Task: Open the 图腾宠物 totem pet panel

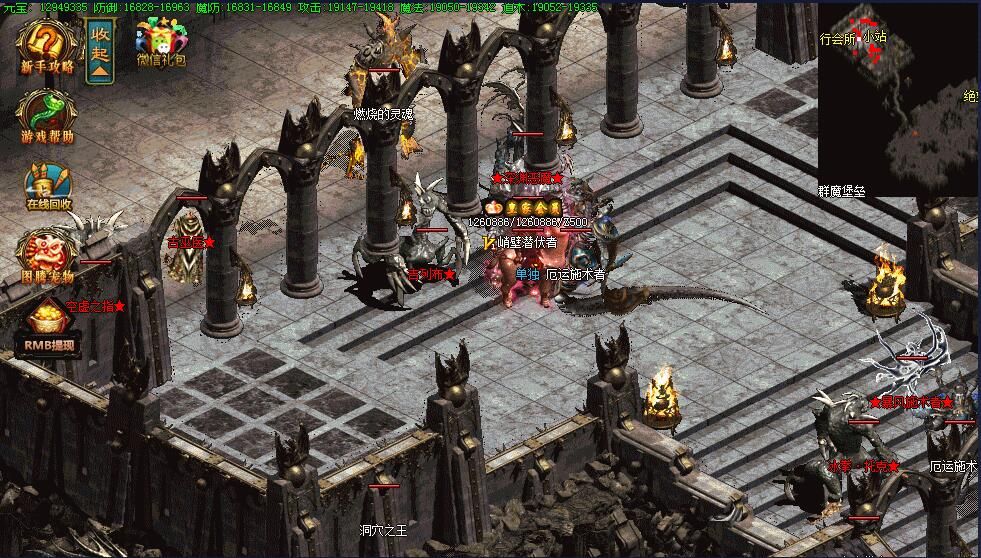Action: [x=46, y=255]
